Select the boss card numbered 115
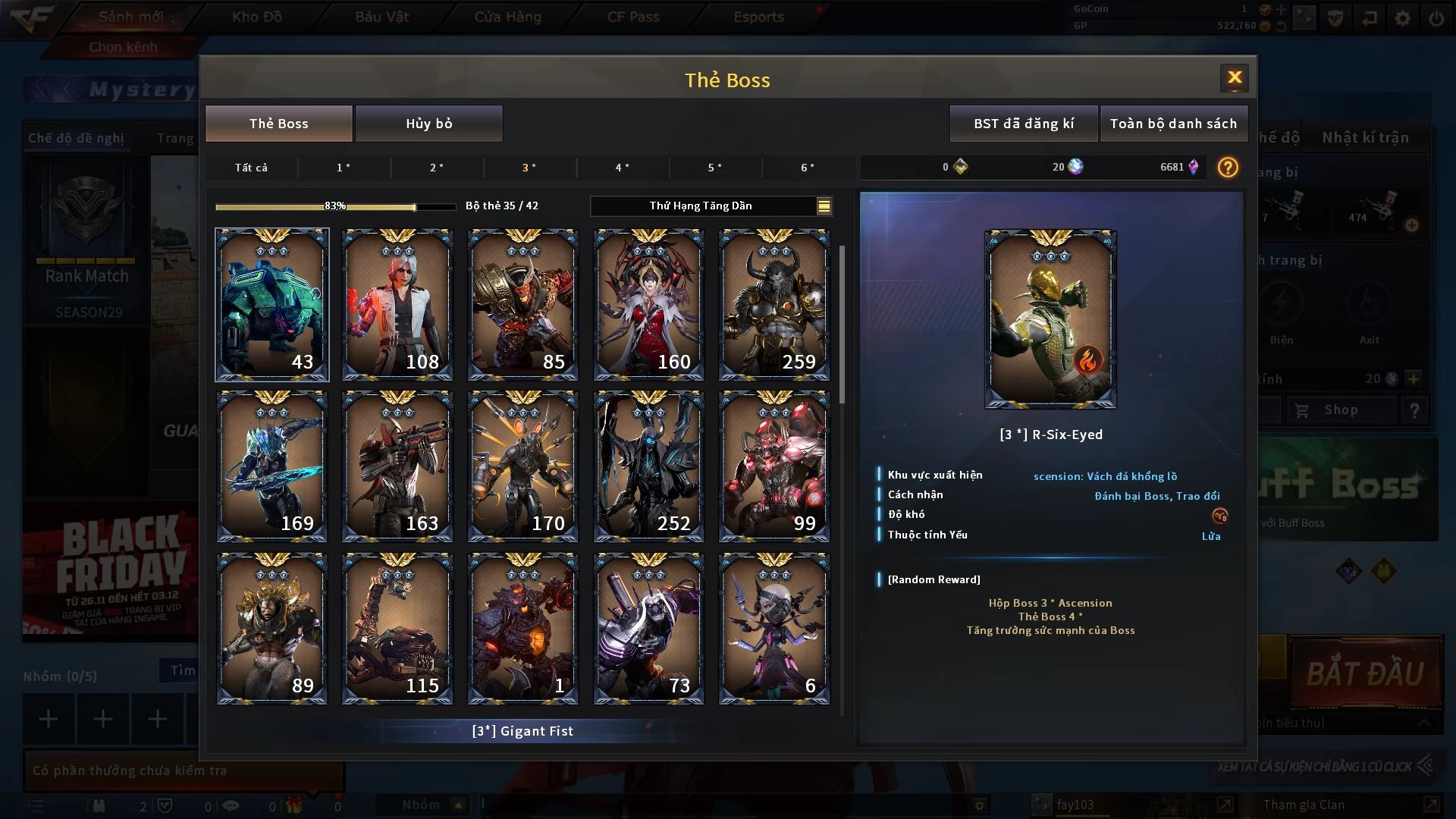The image size is (1456, 819). 397,629
